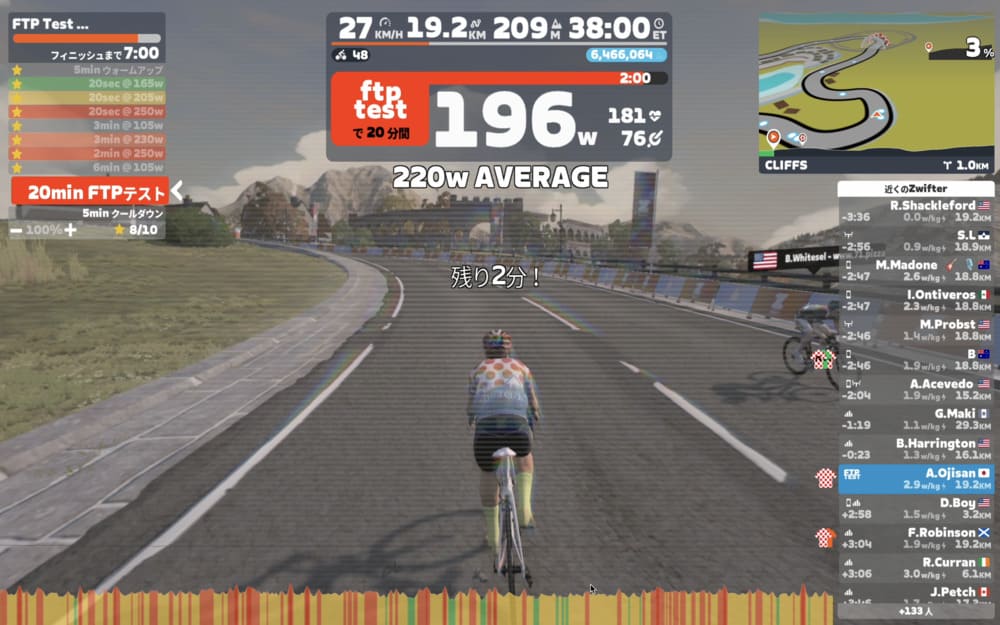Select R.Curran in the riders list
This screenshot has height=625, width=1000.
coord(915,568)
